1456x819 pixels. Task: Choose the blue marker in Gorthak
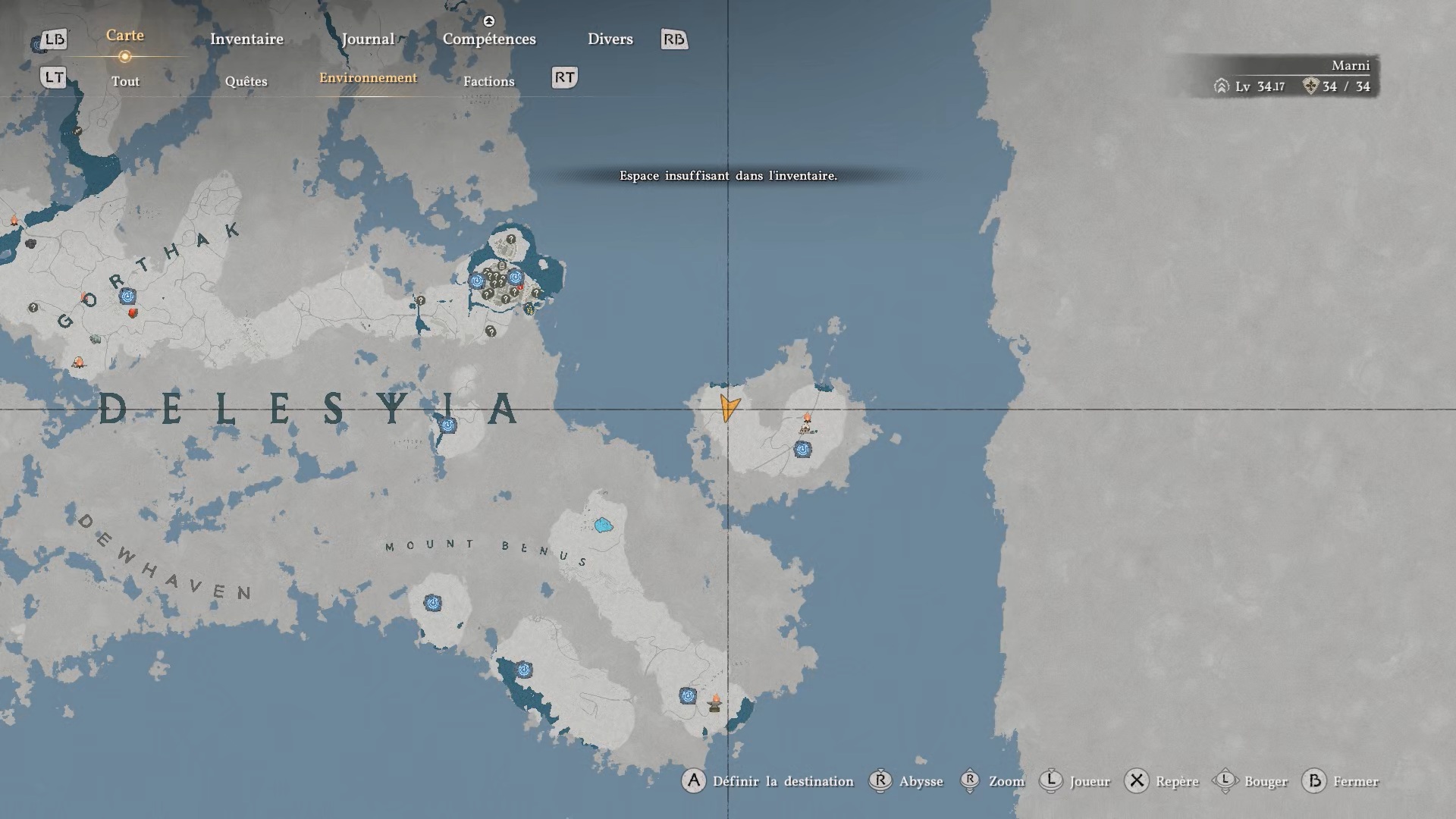point(127,296)
